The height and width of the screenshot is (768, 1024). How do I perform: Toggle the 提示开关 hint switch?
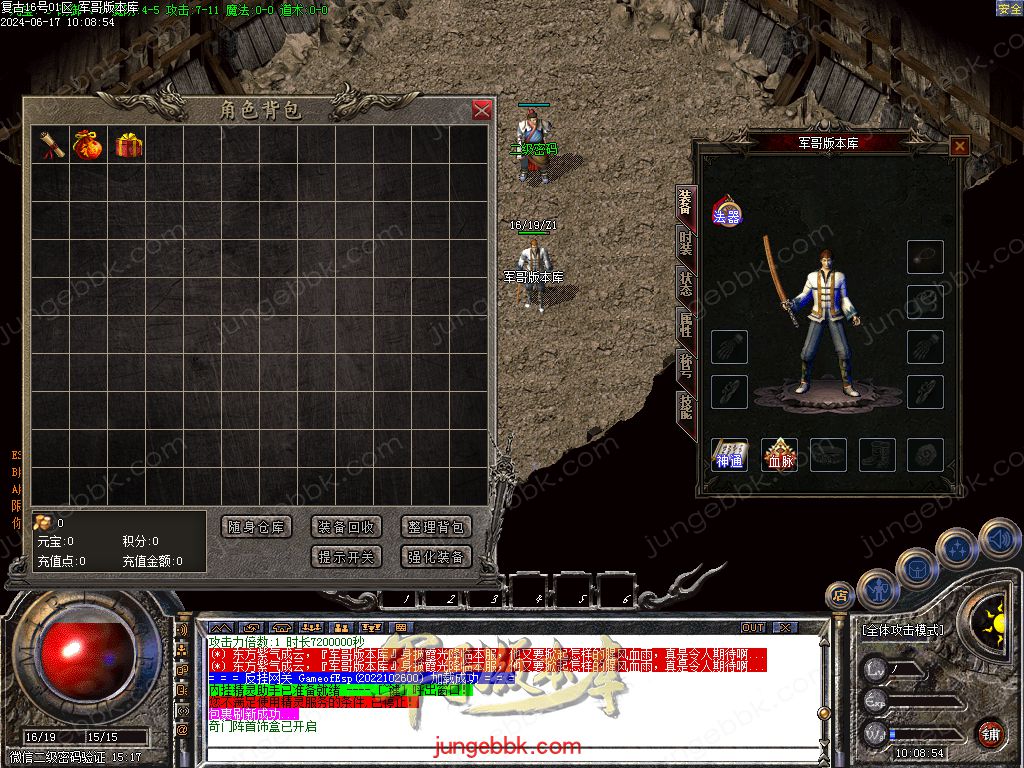(346, 557)
